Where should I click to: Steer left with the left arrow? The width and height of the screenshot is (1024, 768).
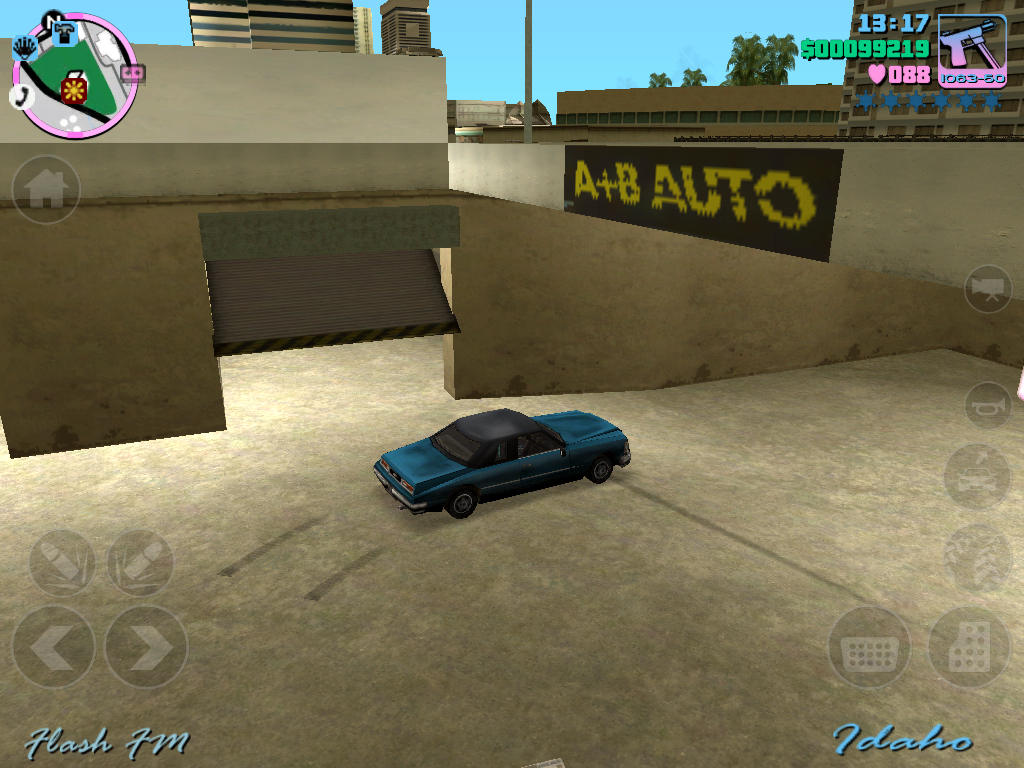pyautogui.click(x=54, y=647)
